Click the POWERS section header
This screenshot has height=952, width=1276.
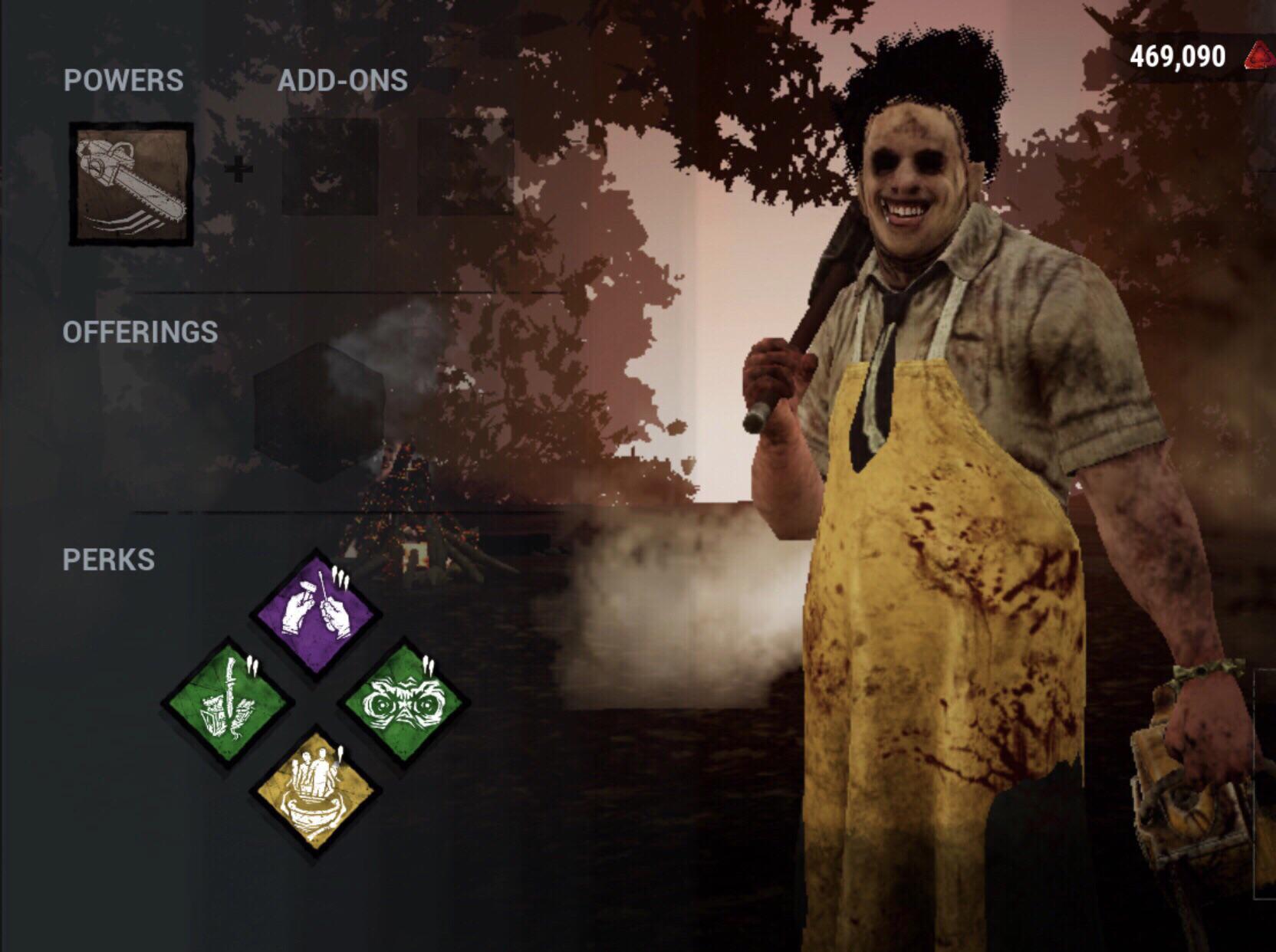[123, 77]
